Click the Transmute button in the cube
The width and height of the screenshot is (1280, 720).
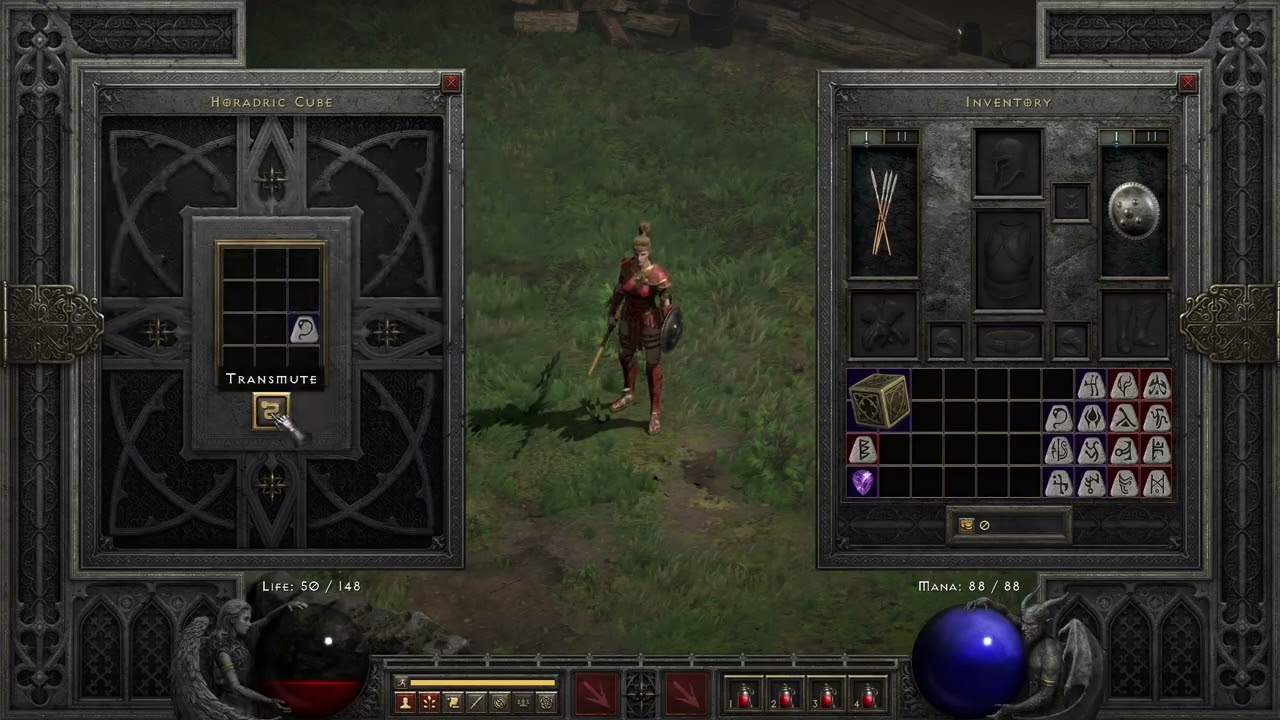click(x=271, y=410)
